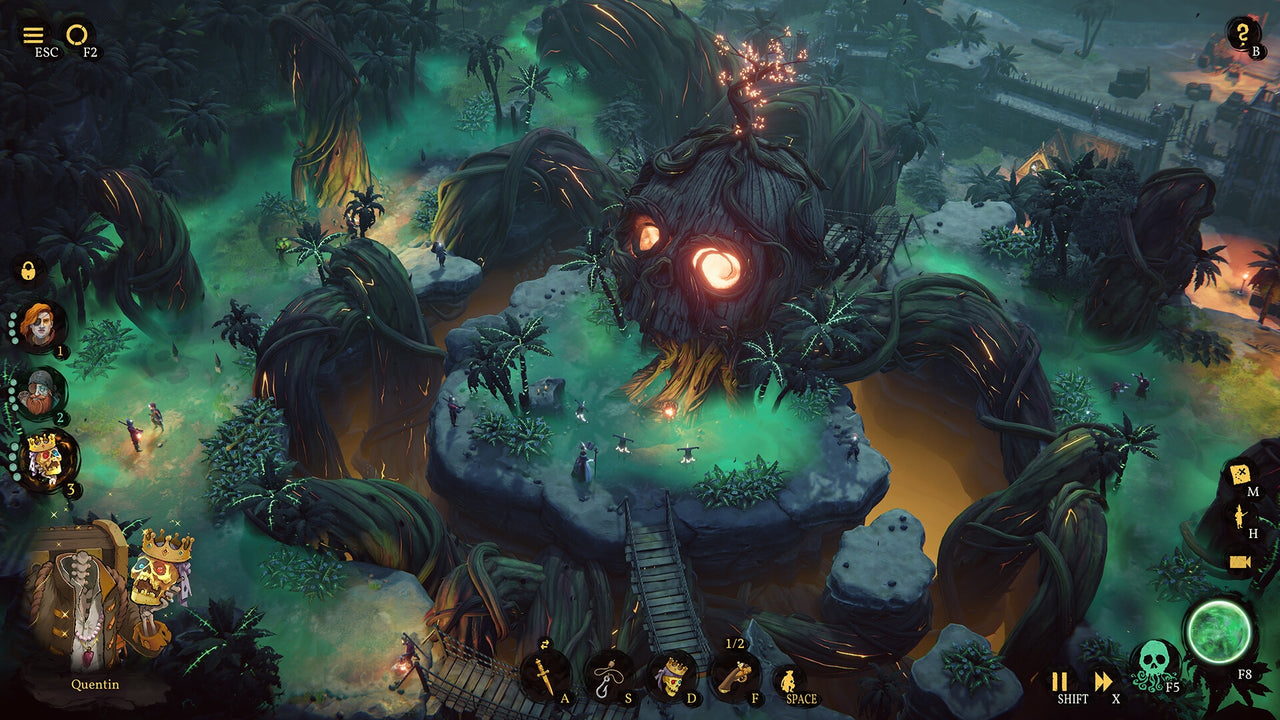Click the padlock icon on the left side
Image resolution: width=1280 pixels, height=720 pixels.
coord(30,267)
